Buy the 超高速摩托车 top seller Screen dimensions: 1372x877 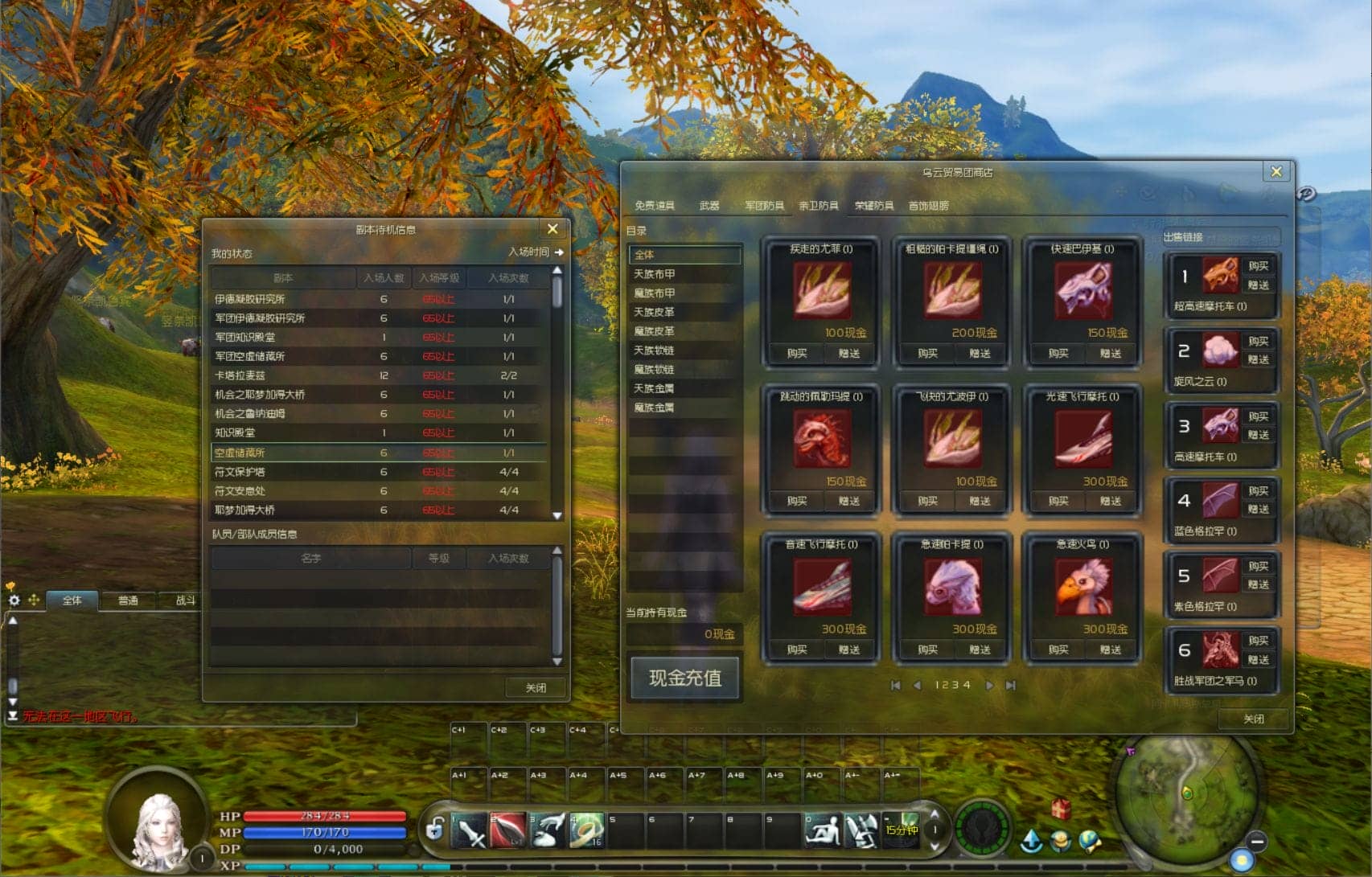pos(1259,266)
